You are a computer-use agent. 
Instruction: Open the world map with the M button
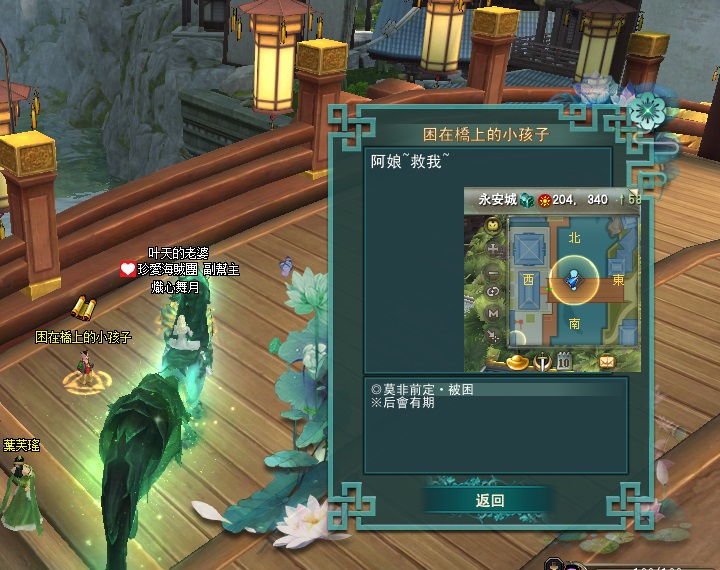pos(493,314)
